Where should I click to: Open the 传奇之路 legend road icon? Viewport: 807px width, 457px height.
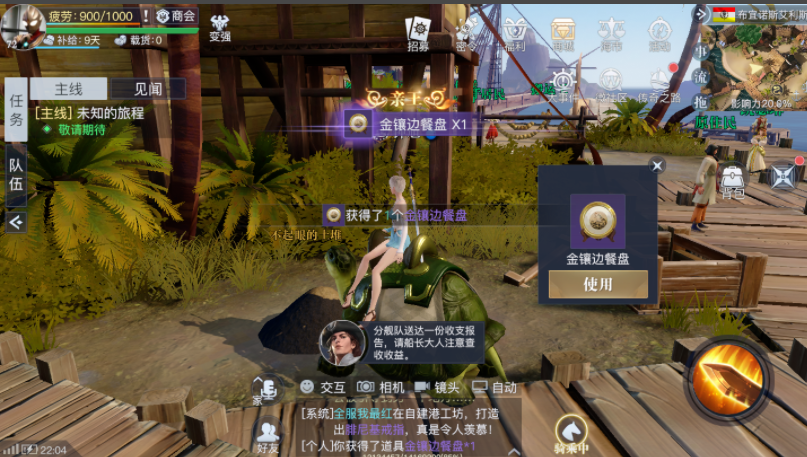(x=659, y=85)
